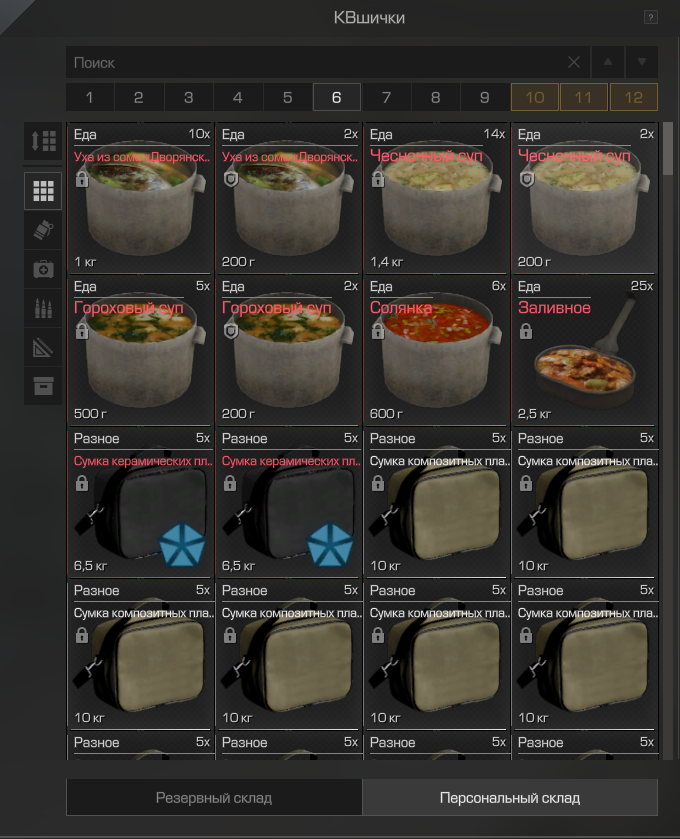The width and height of the screenshot is (680, 839).
Task: Switch to storage page 3
Action: tap(188, 97)
